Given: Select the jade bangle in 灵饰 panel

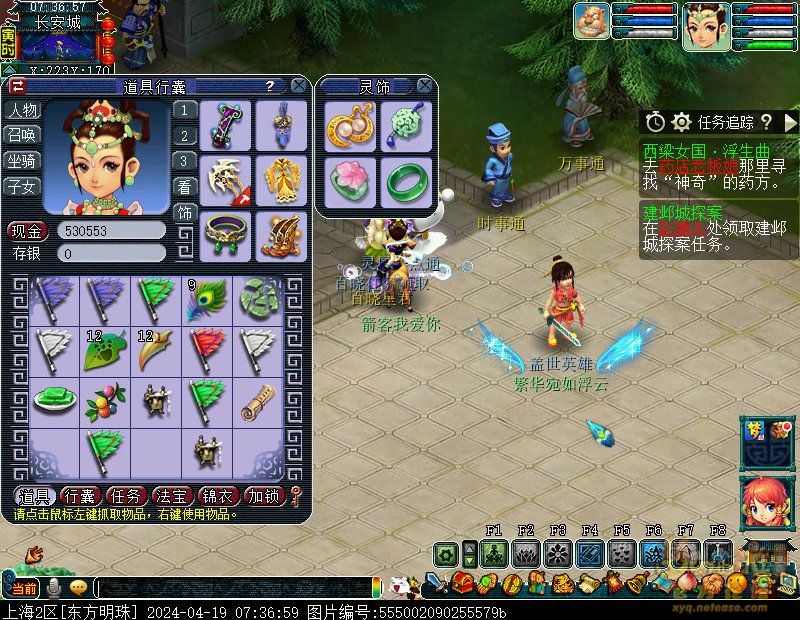Looking at the screenshot, I should [406, 181].
